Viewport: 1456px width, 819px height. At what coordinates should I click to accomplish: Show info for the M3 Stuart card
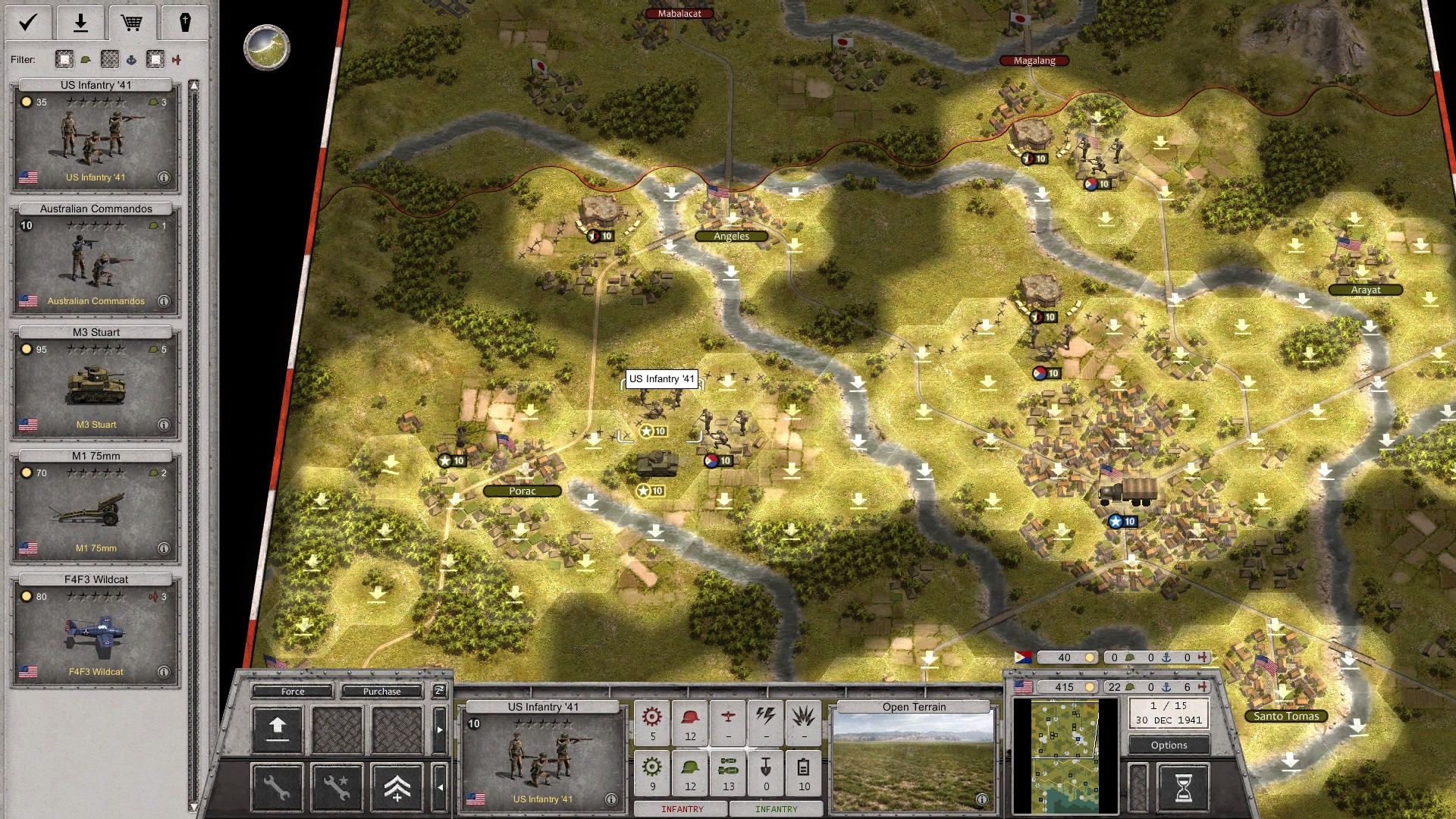click(164, 425)
